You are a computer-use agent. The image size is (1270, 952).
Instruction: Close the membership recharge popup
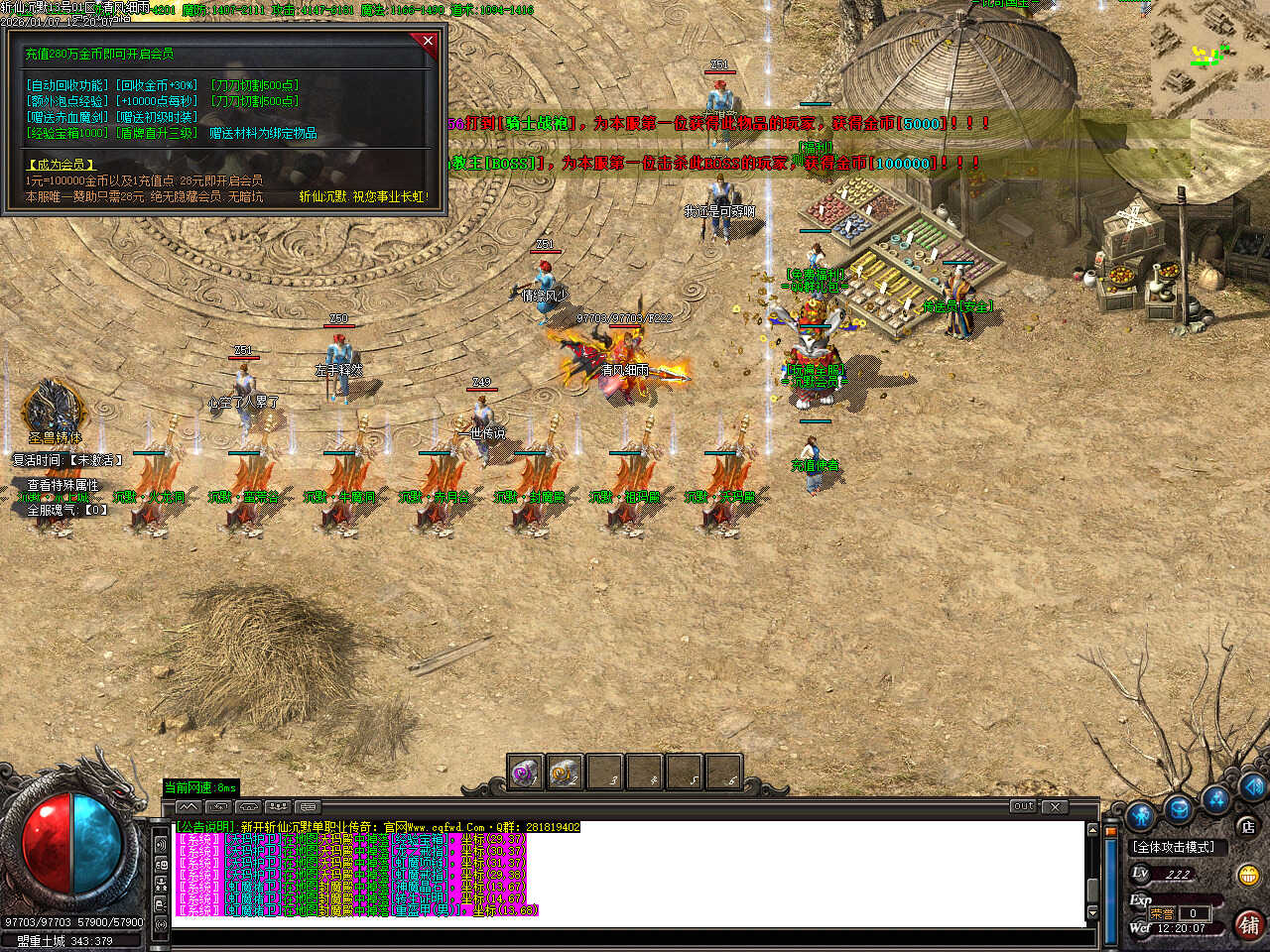428,41
